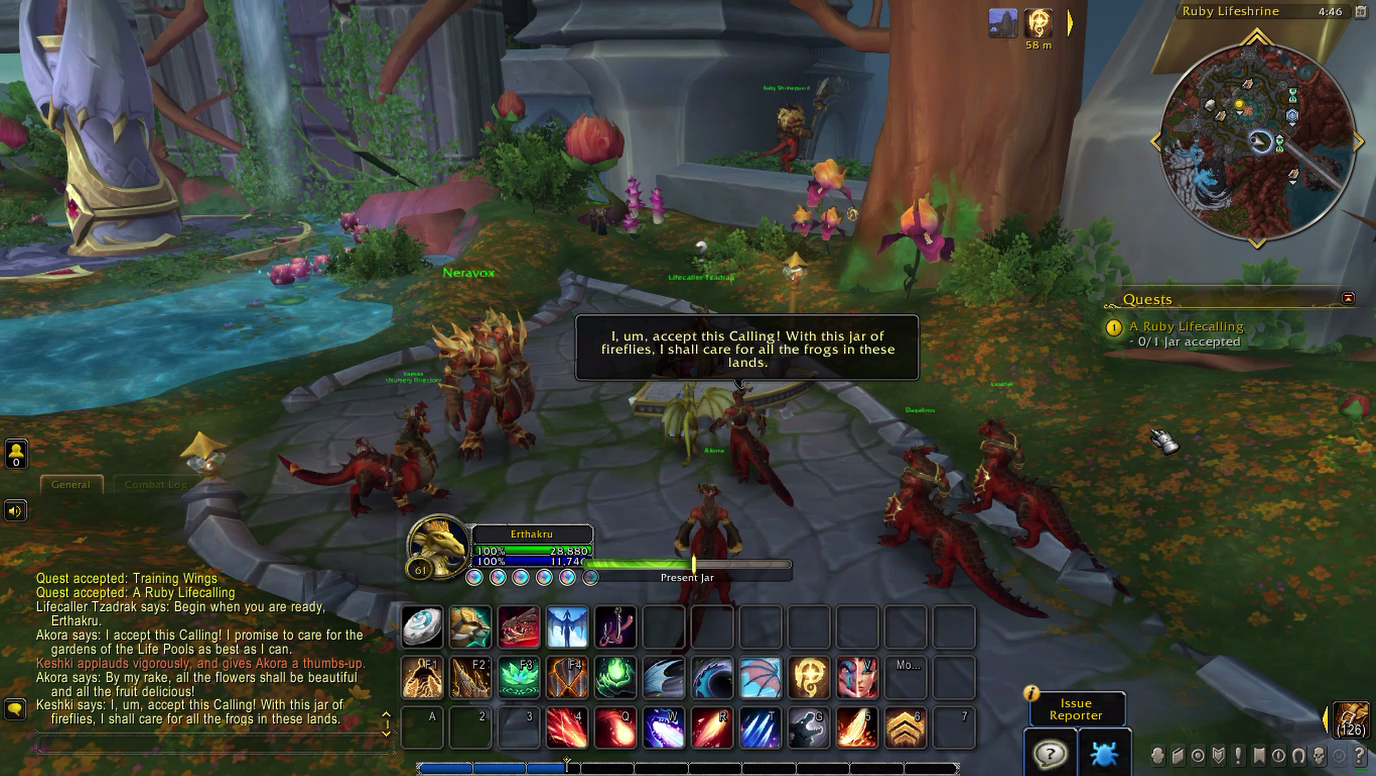Select the General chat tab
The height and width of the screenshot is (776, 1376).
coord(71,484)
